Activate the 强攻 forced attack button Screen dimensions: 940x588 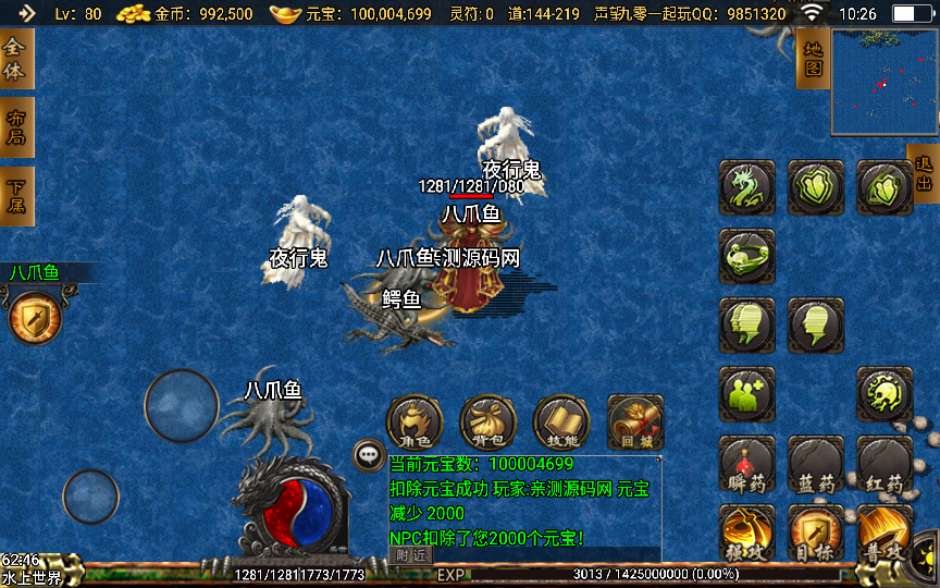[746, 533]
